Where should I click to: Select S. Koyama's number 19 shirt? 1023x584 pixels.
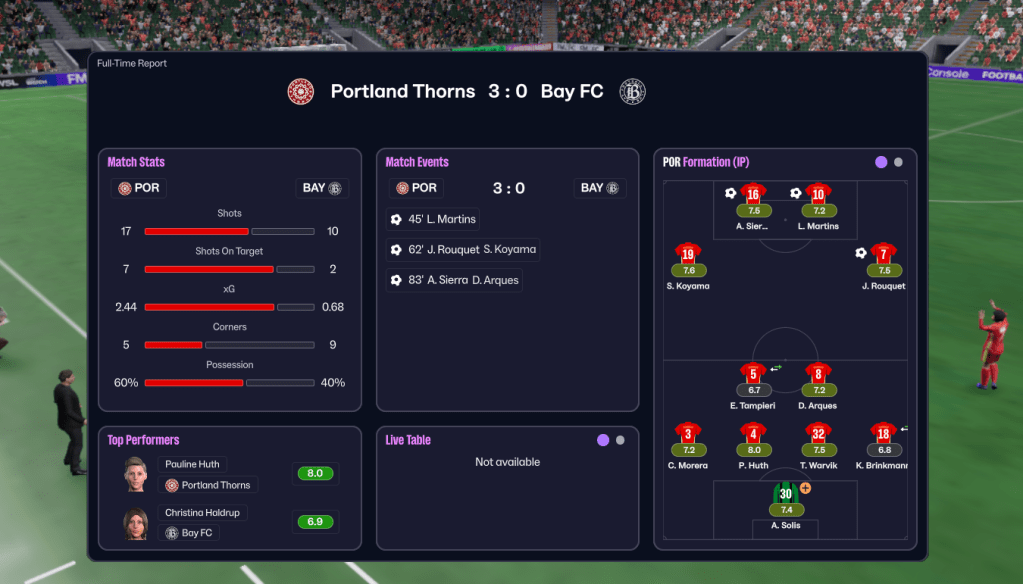tap(688, 254)
